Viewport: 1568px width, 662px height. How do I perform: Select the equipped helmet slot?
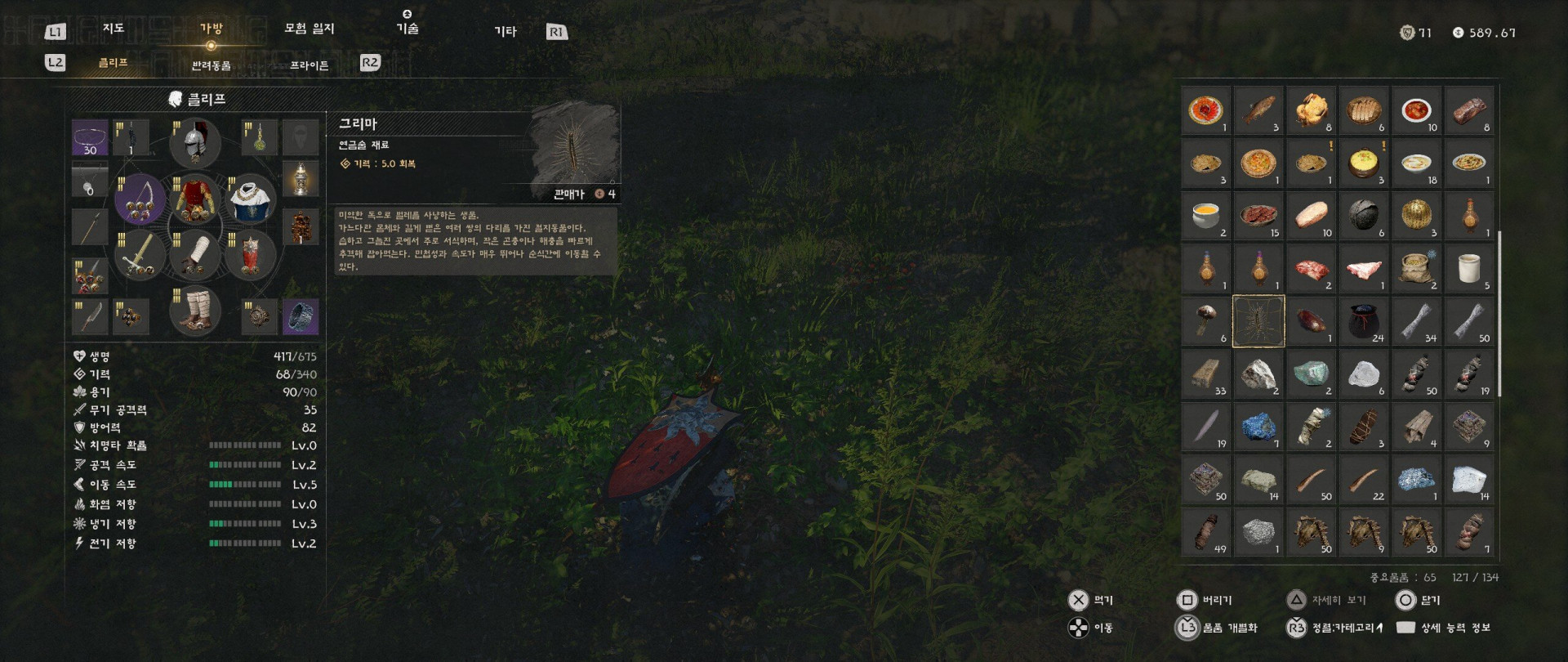click(194, 142)
